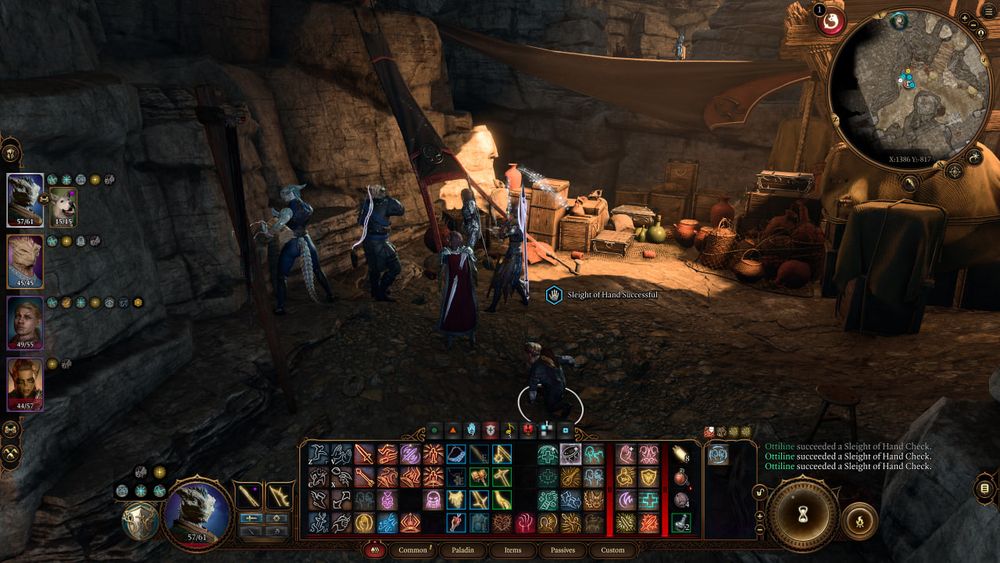The image size is (1000, 563).
Task: Open the campfire rest menu
Action: 859,520
